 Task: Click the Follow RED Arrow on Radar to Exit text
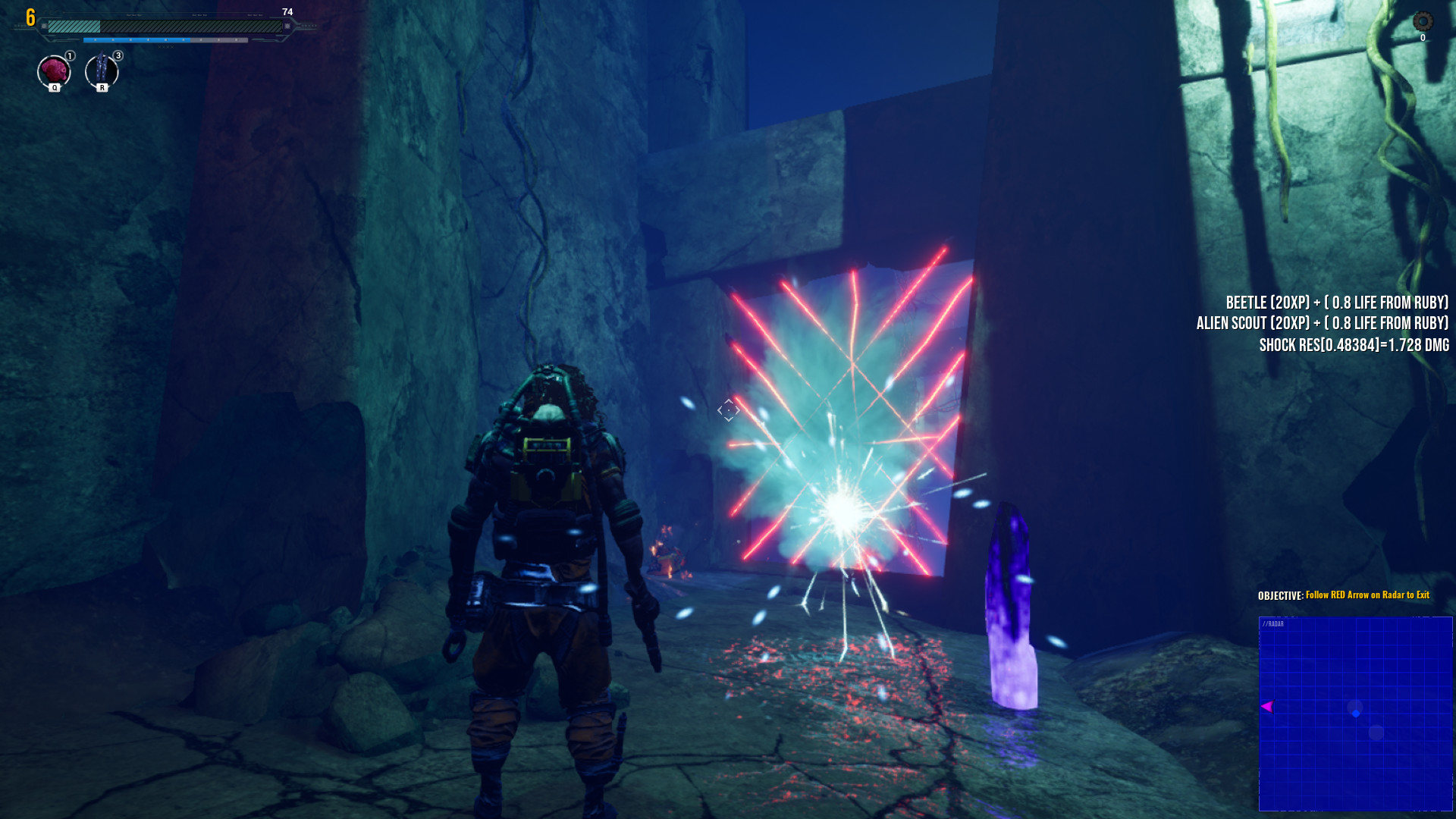coord(1366,596)
